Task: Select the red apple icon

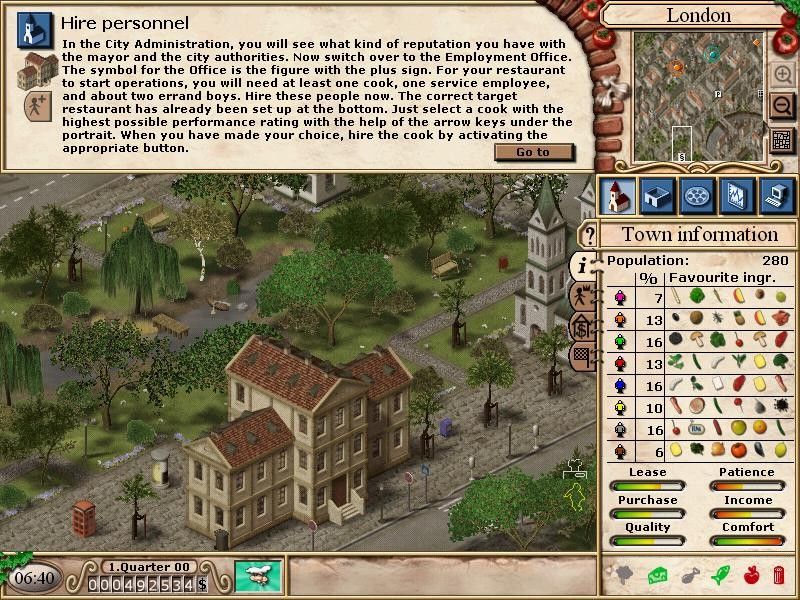Action: coord(751,575)
